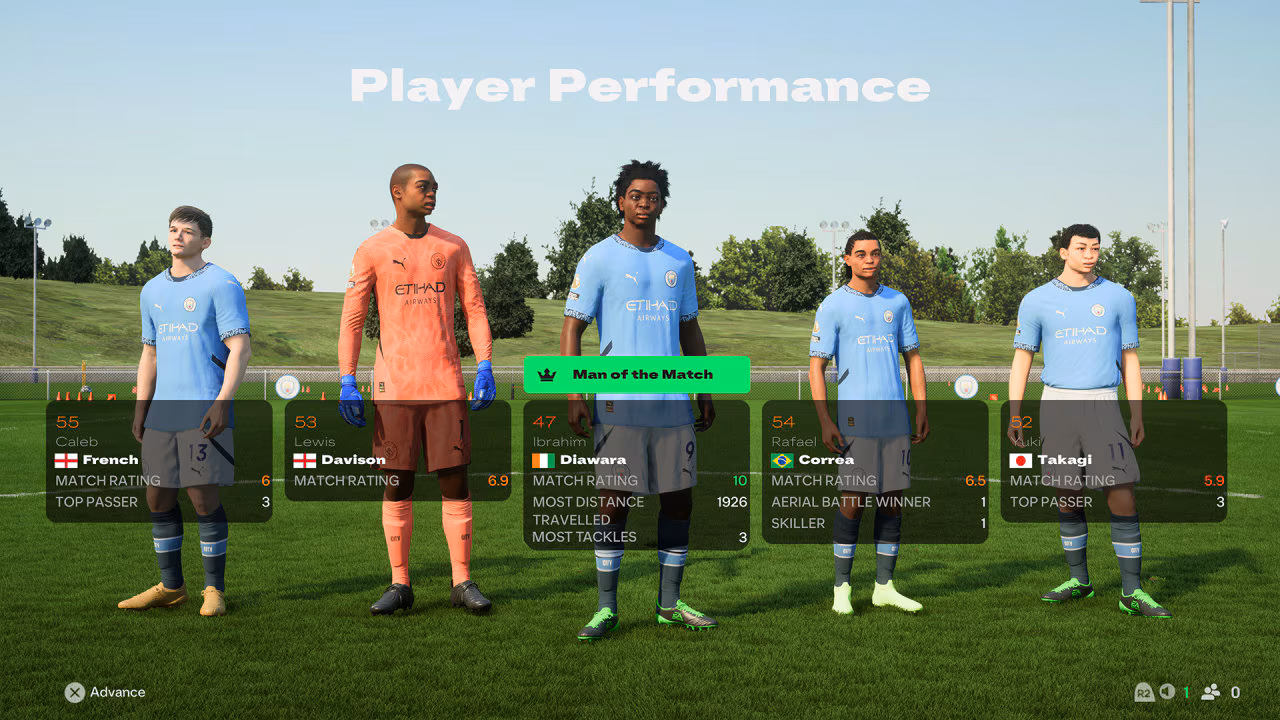Open the X Advance prompt
This screenshot has width=1280, height=720.
coord(106,692)
